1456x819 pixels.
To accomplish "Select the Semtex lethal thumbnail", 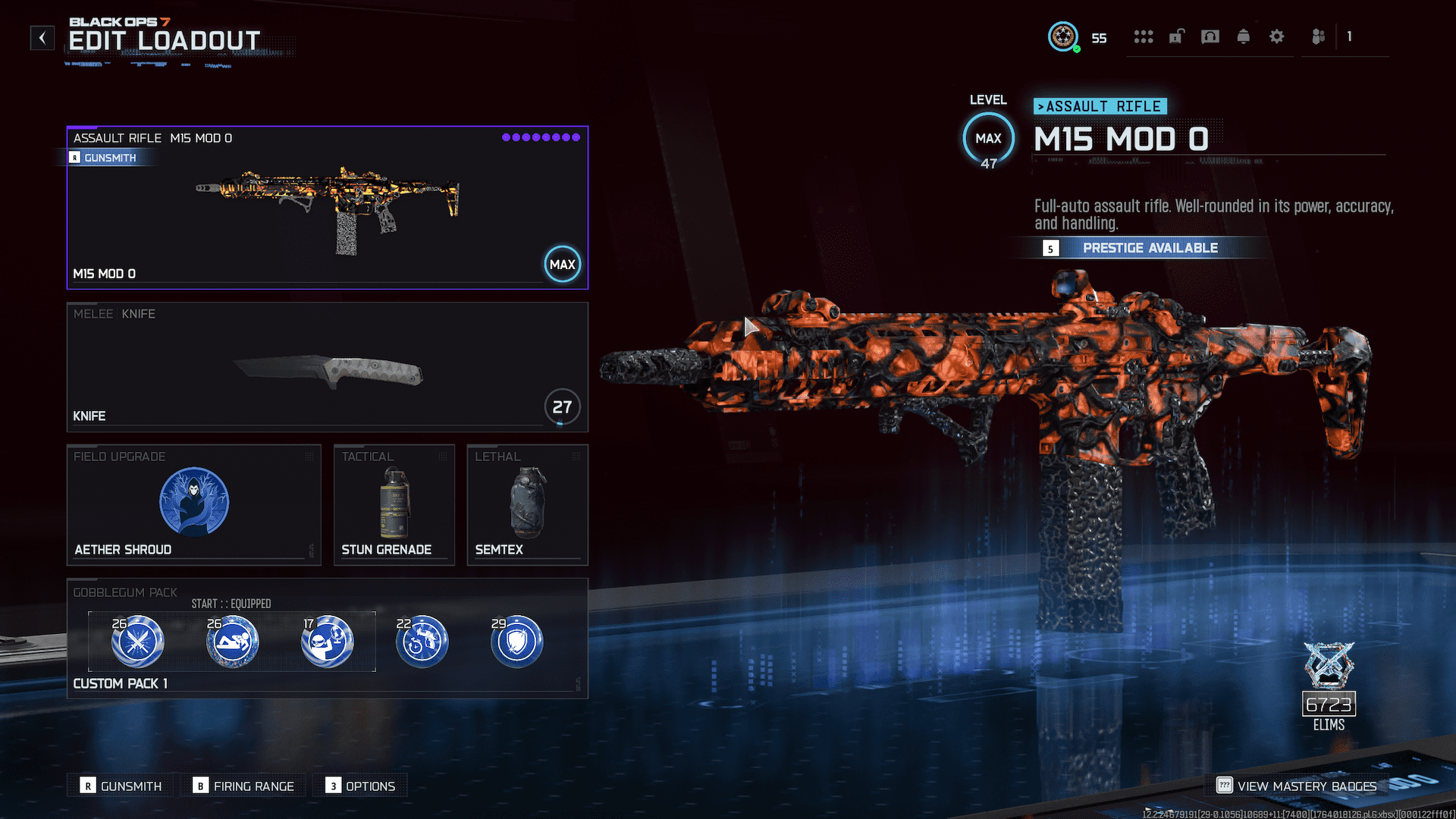I will (526, 501).
